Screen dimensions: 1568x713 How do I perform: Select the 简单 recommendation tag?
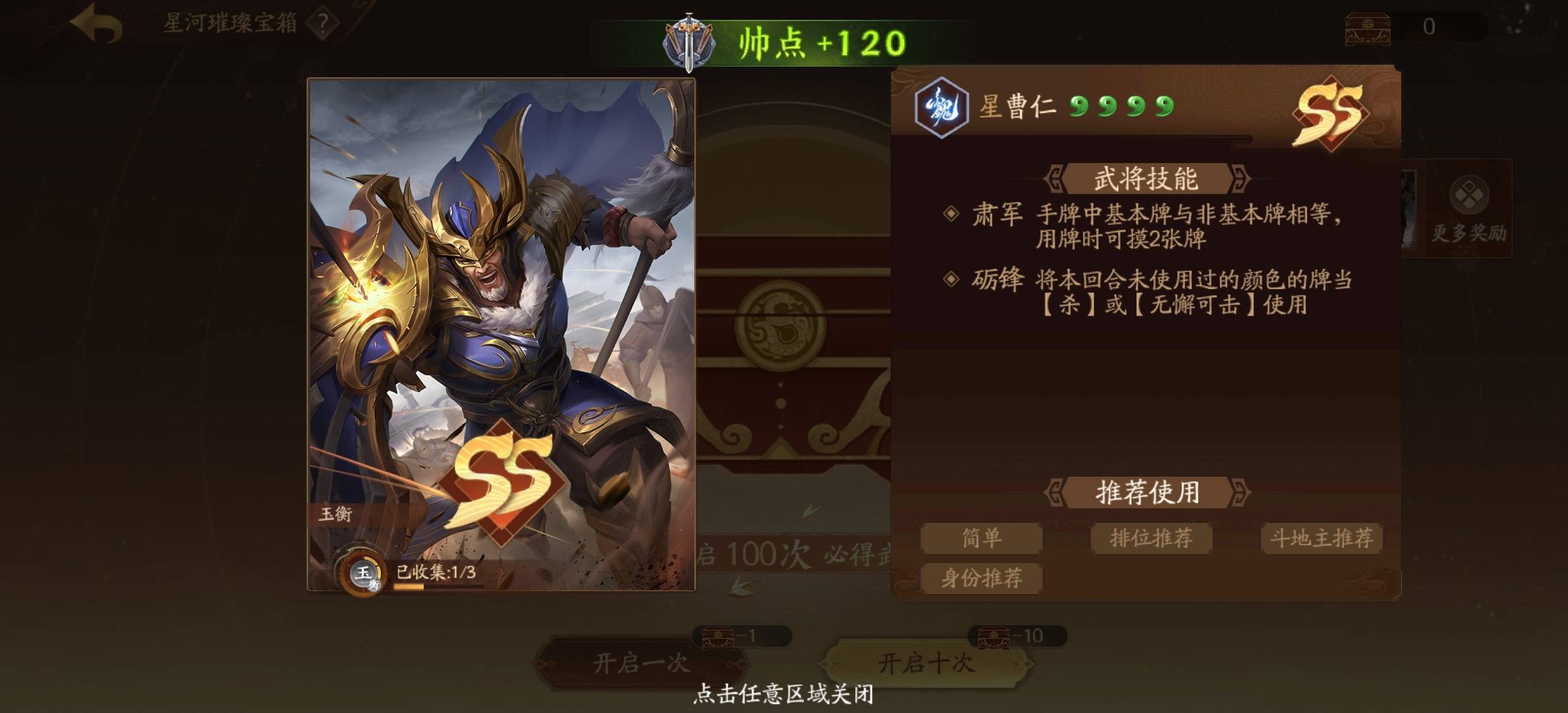[981, 538]
